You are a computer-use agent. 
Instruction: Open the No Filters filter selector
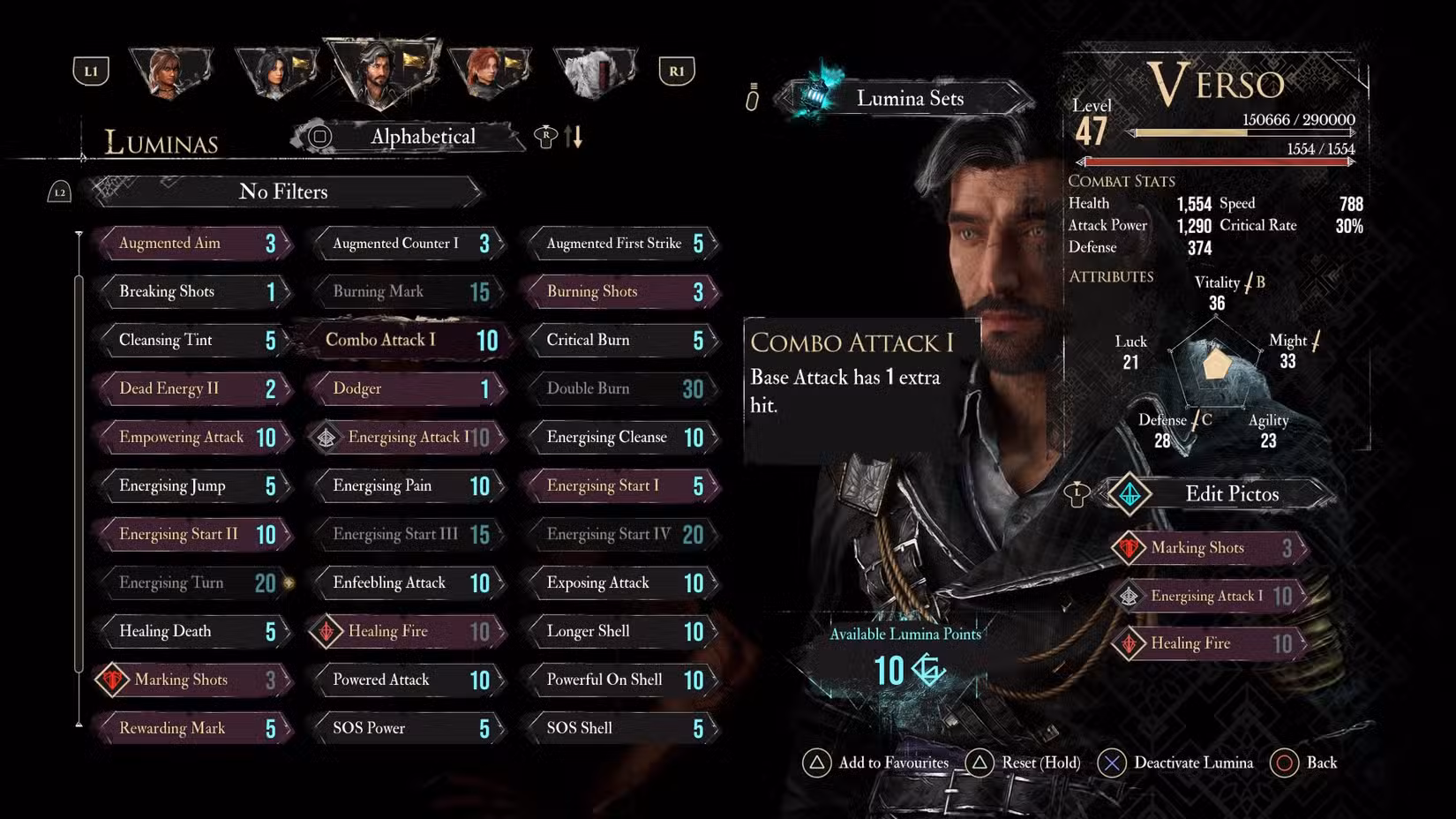point(284,192)
